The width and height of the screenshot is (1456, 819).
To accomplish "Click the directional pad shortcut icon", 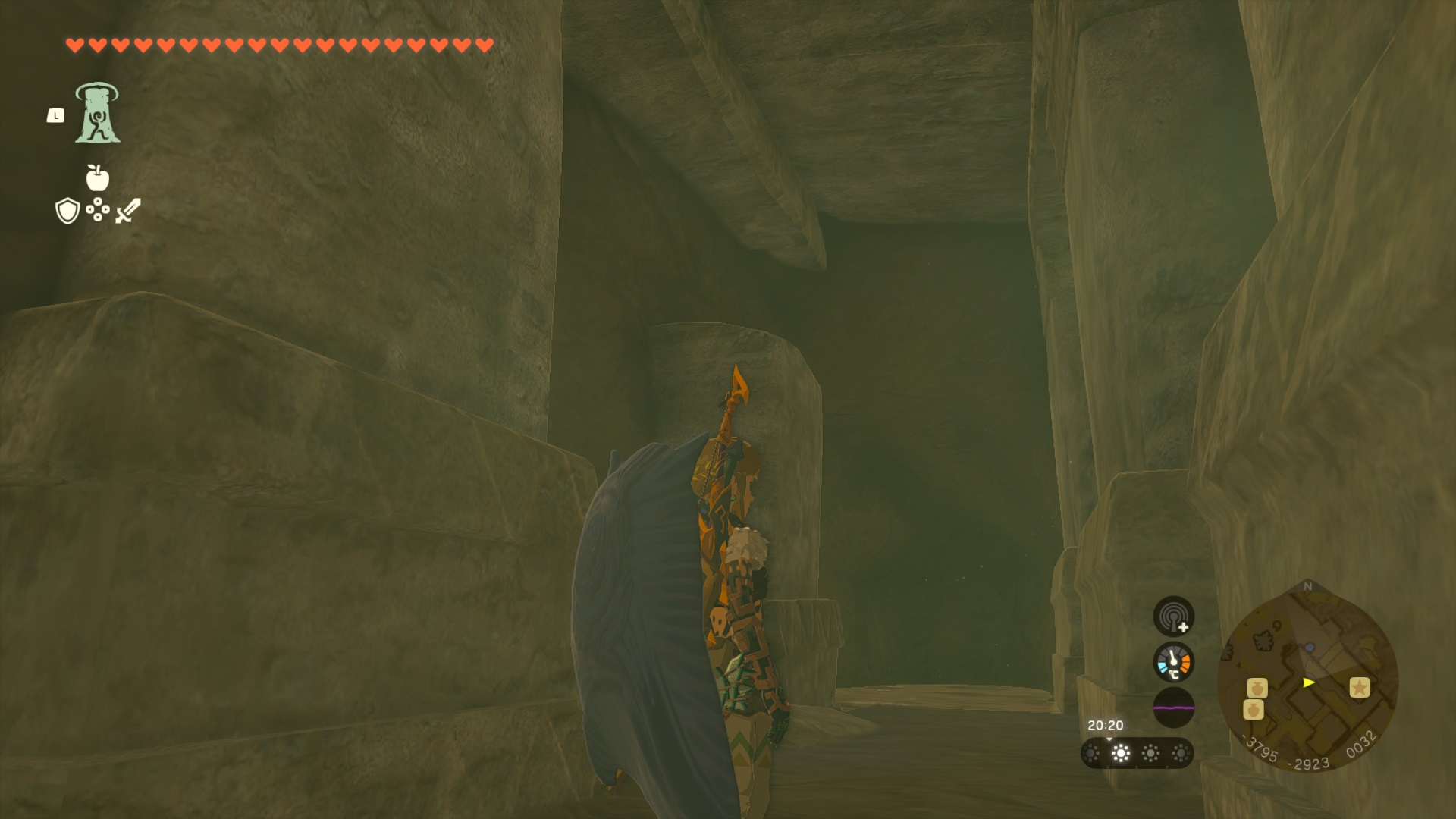I will coord(98,210).
